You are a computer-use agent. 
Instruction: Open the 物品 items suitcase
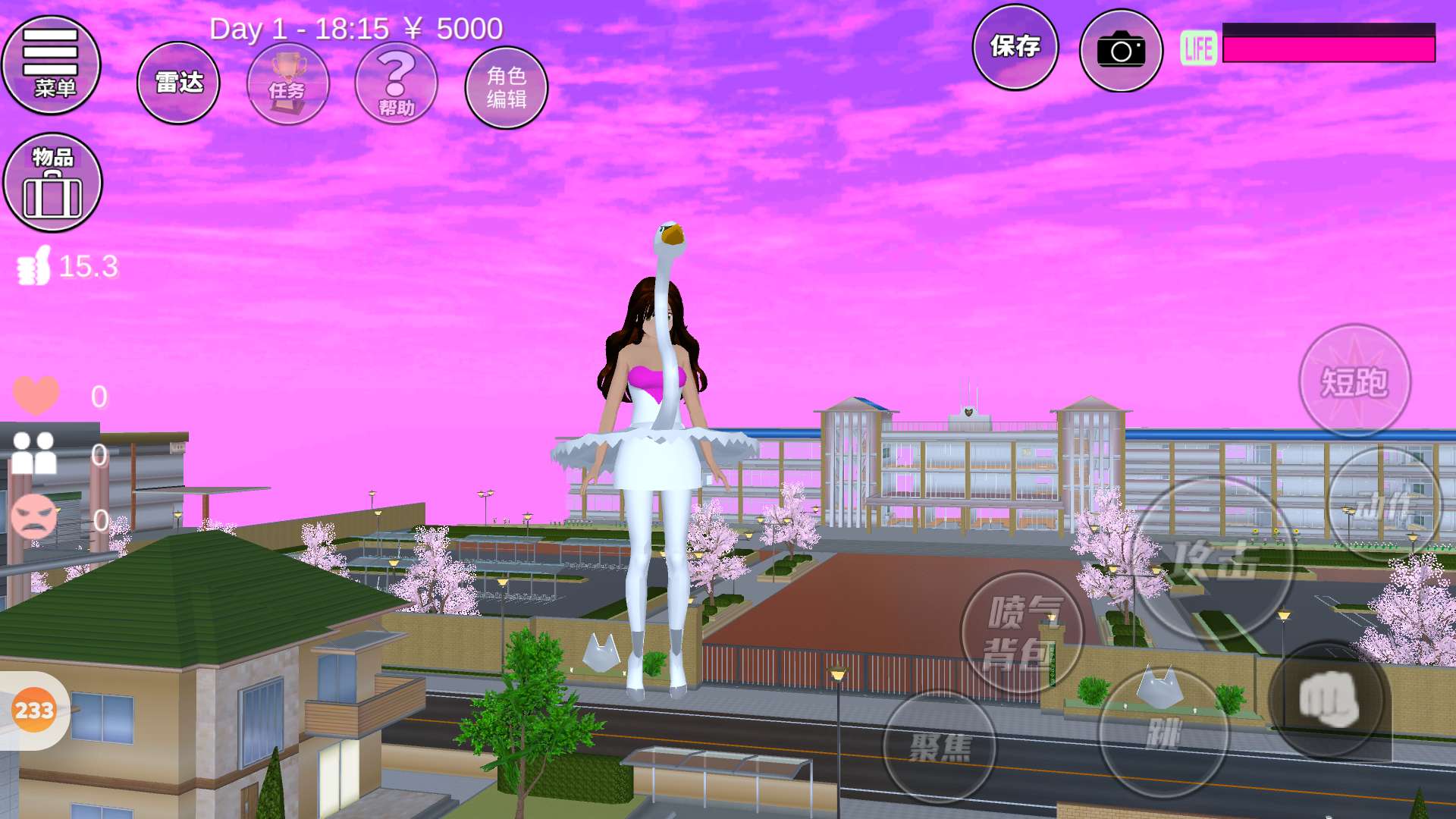click(53, 183)
